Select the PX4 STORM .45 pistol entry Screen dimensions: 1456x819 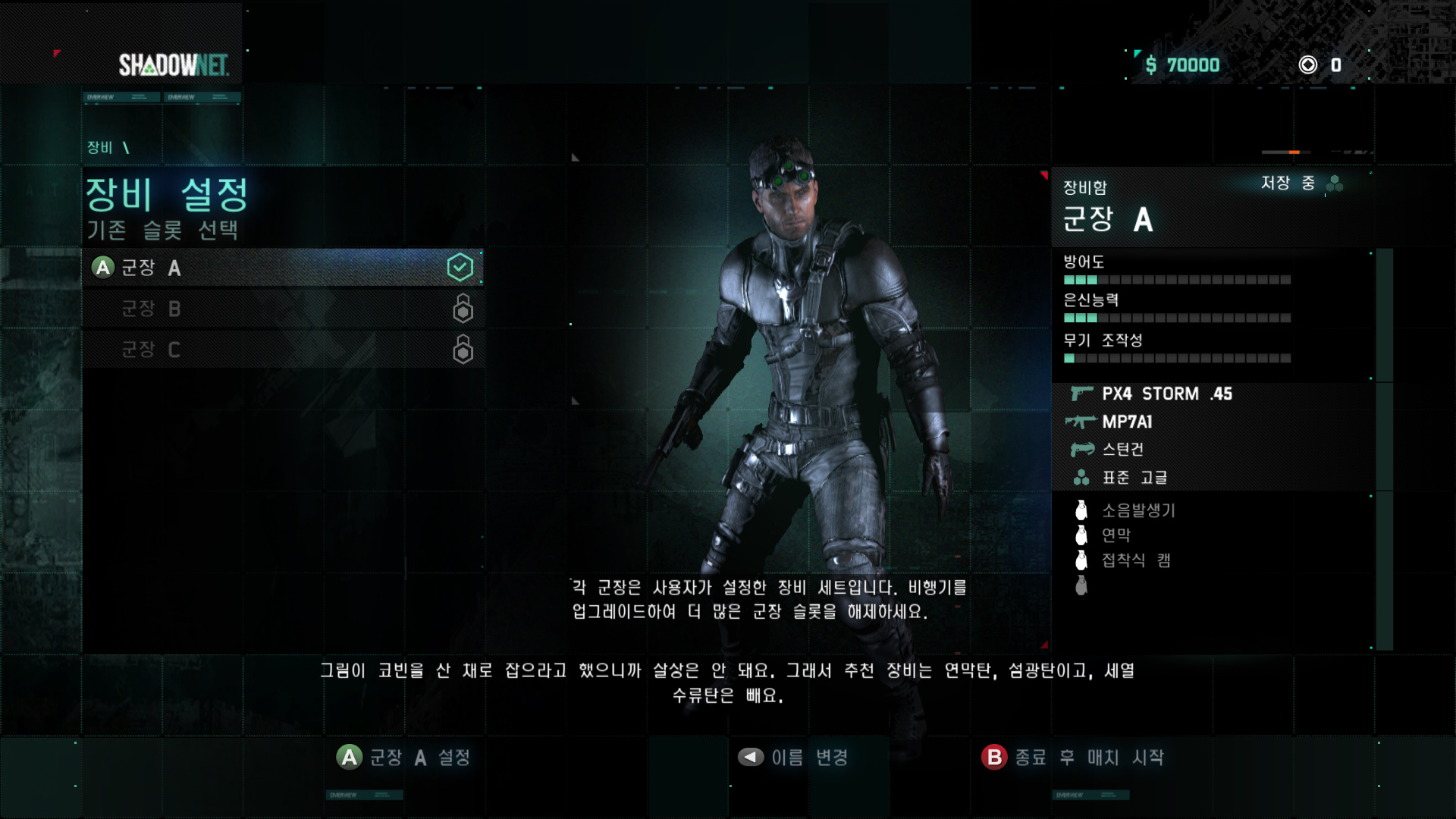coord(1166,394)
